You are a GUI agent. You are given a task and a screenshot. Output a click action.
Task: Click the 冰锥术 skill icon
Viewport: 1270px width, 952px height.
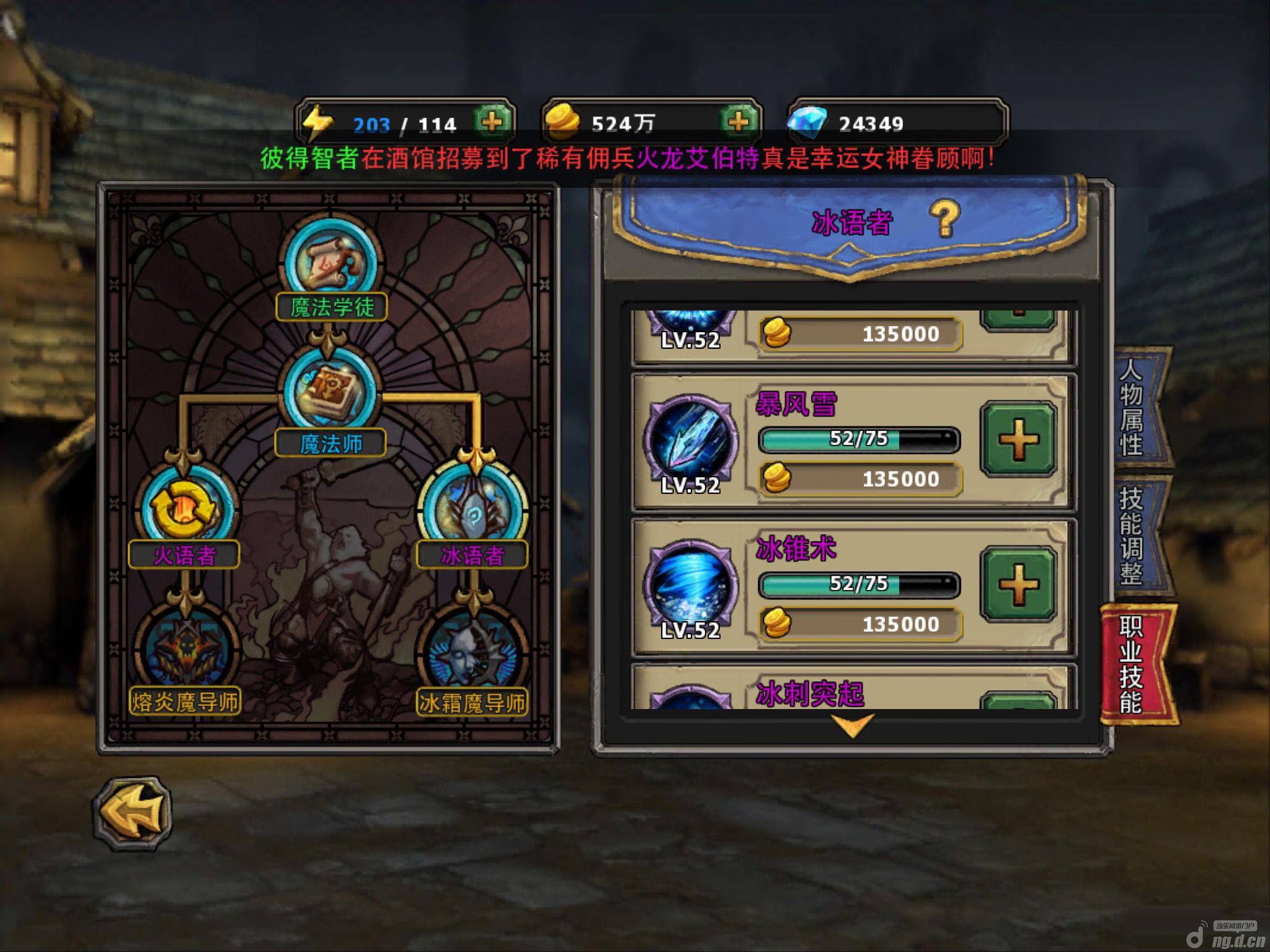(x=691, y=584)
